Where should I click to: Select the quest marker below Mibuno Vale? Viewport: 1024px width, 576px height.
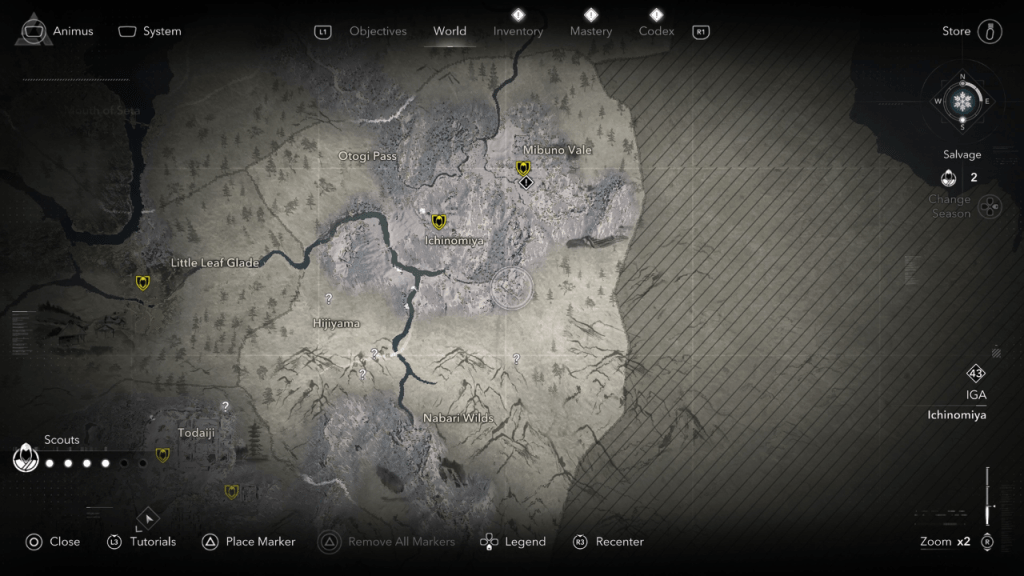[x=527, y=183]
